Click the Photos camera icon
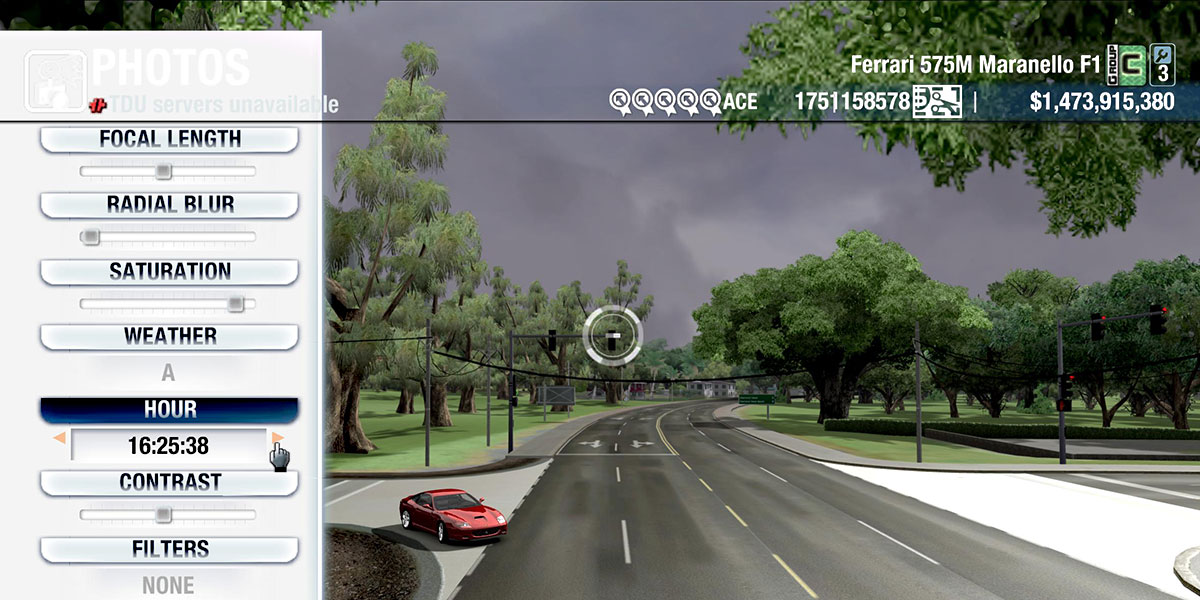This screenshot has width=1200, height=600. [55, 80]
